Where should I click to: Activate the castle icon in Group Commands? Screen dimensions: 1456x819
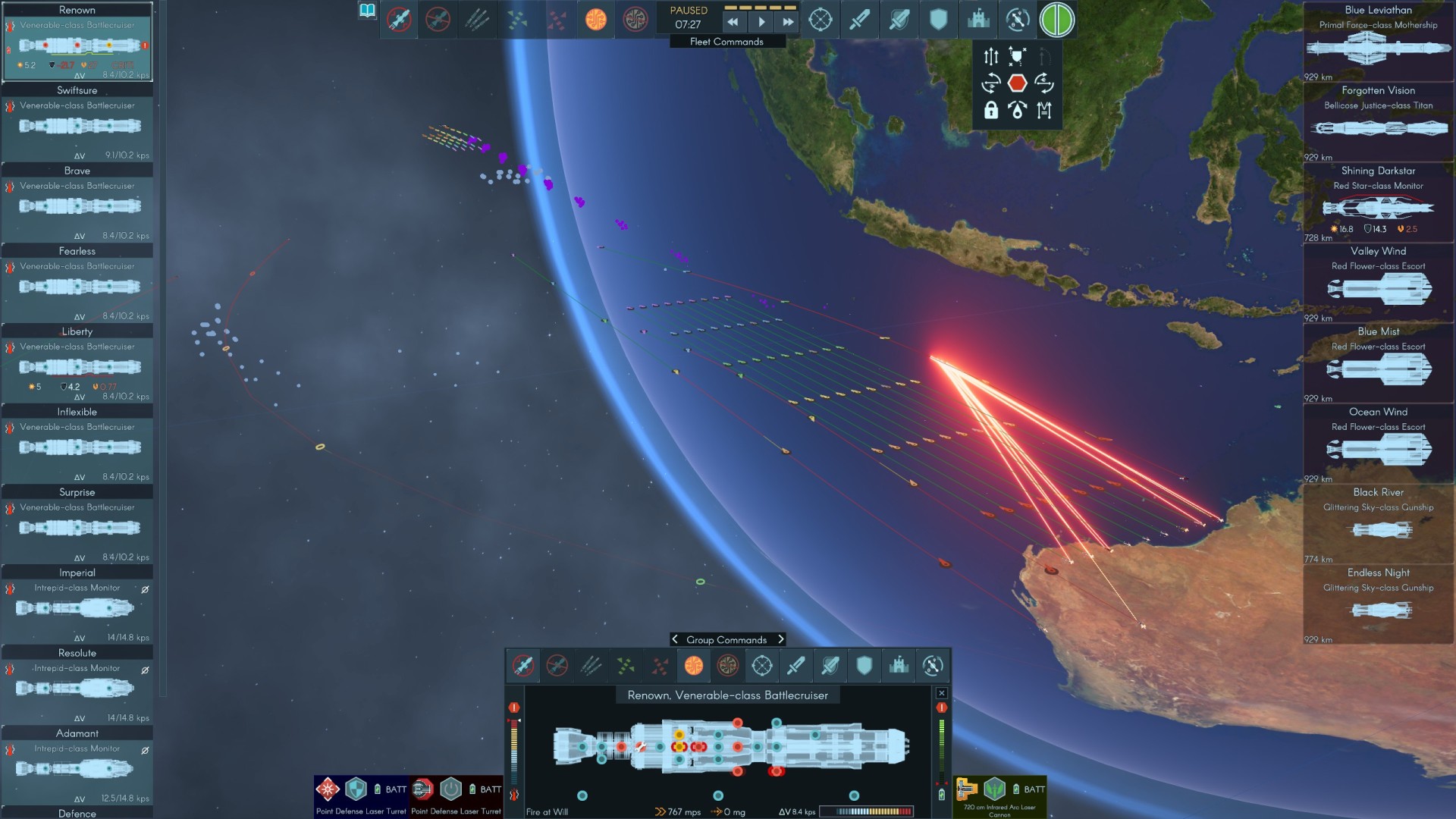point(899,666)
